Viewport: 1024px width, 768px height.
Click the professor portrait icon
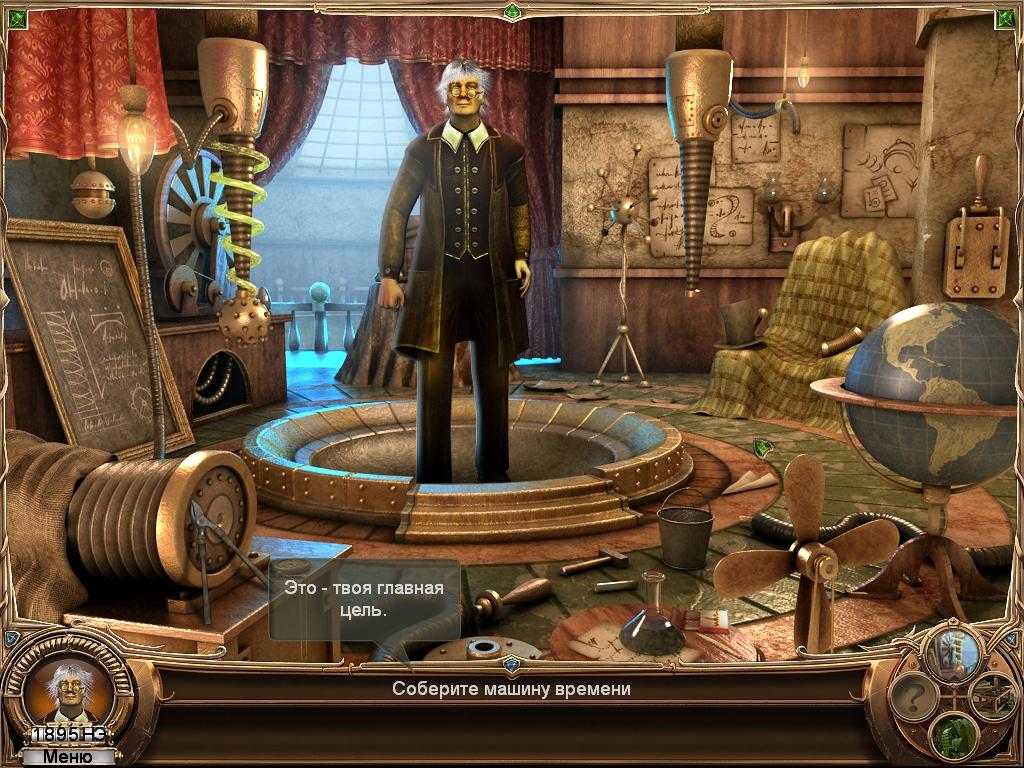[x=67, y=689]
